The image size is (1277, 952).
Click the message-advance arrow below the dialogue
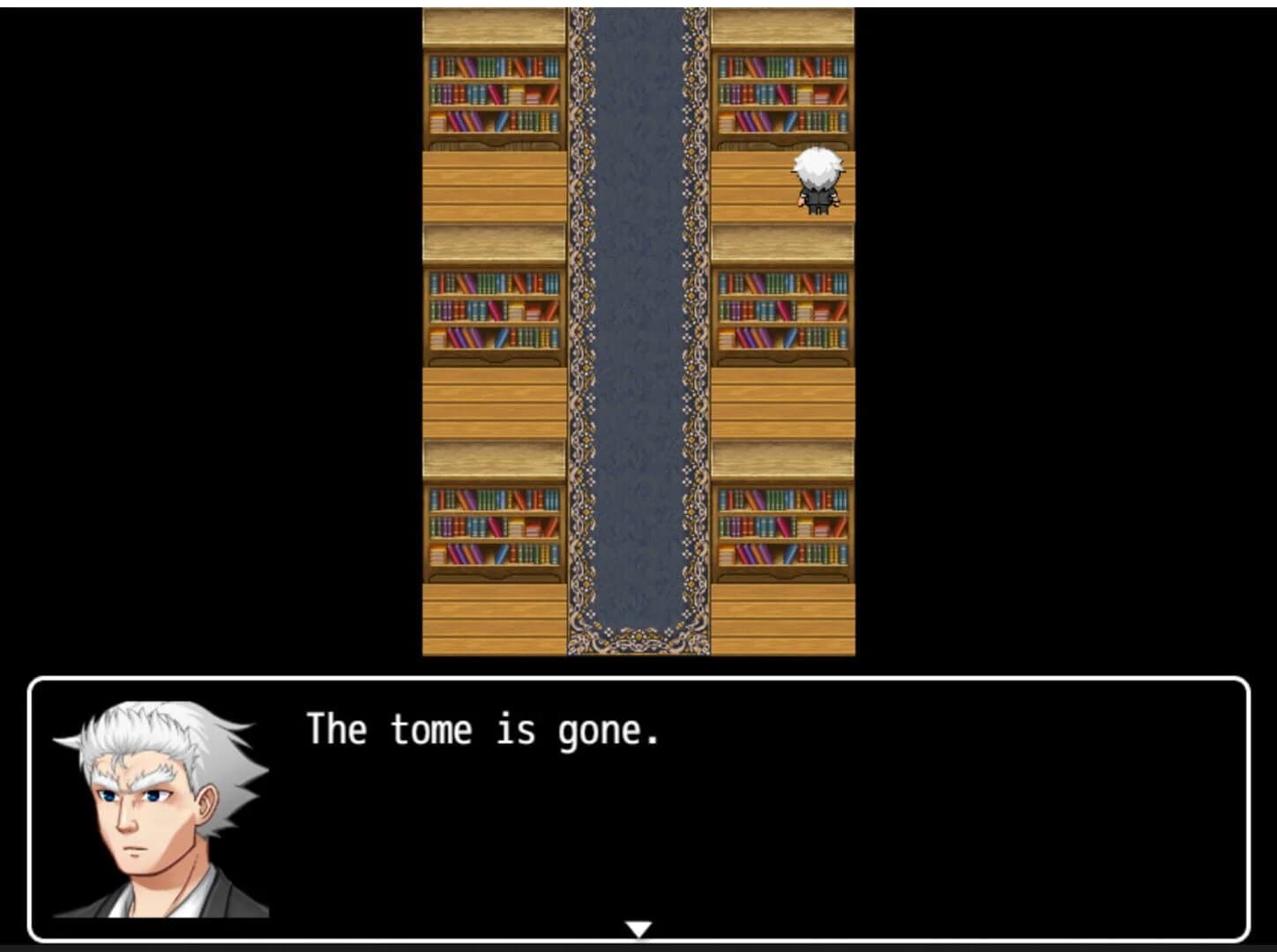click(638, 928)
